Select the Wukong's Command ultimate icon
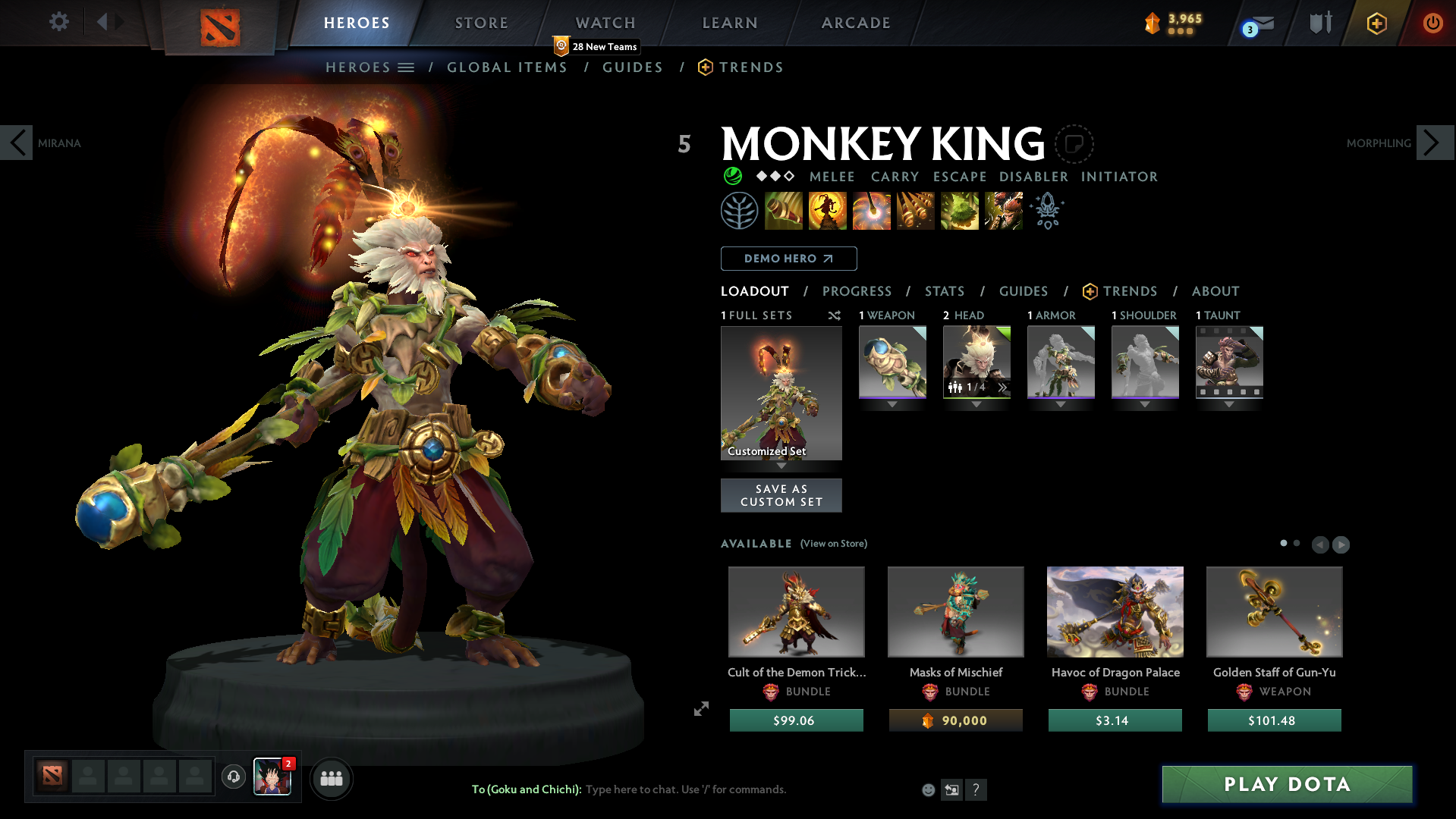Viewport: 1456px width, 819px height. [1003, 210]
